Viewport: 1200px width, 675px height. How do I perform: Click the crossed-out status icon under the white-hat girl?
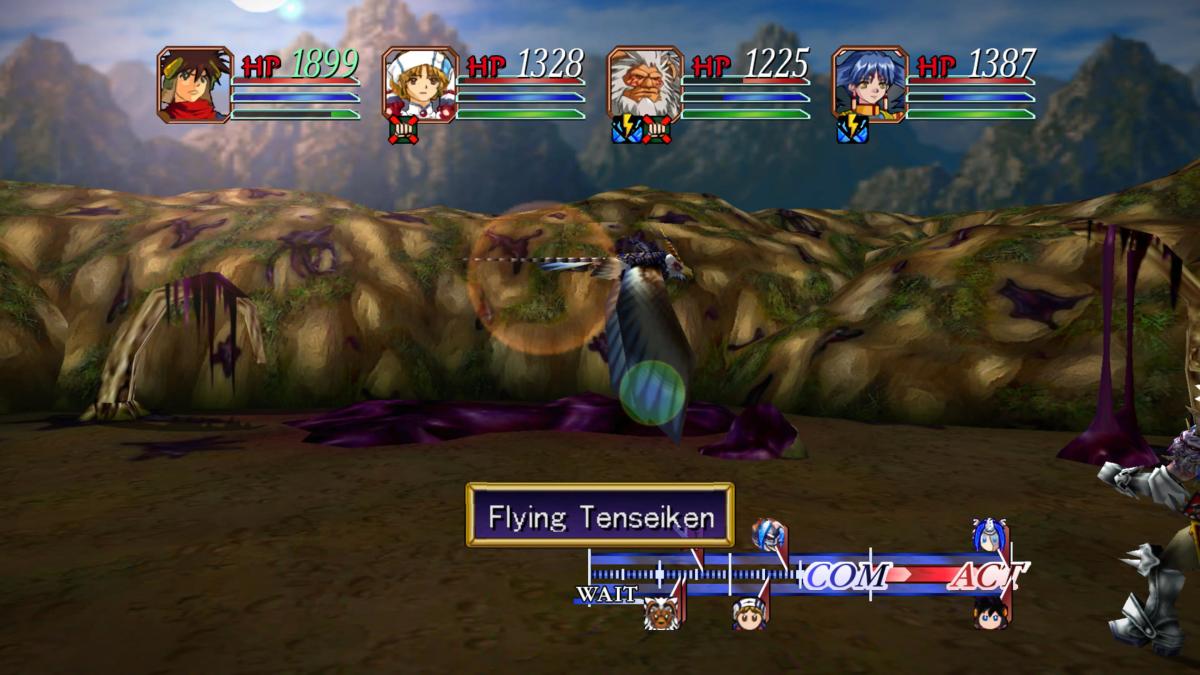pos(403,131)
